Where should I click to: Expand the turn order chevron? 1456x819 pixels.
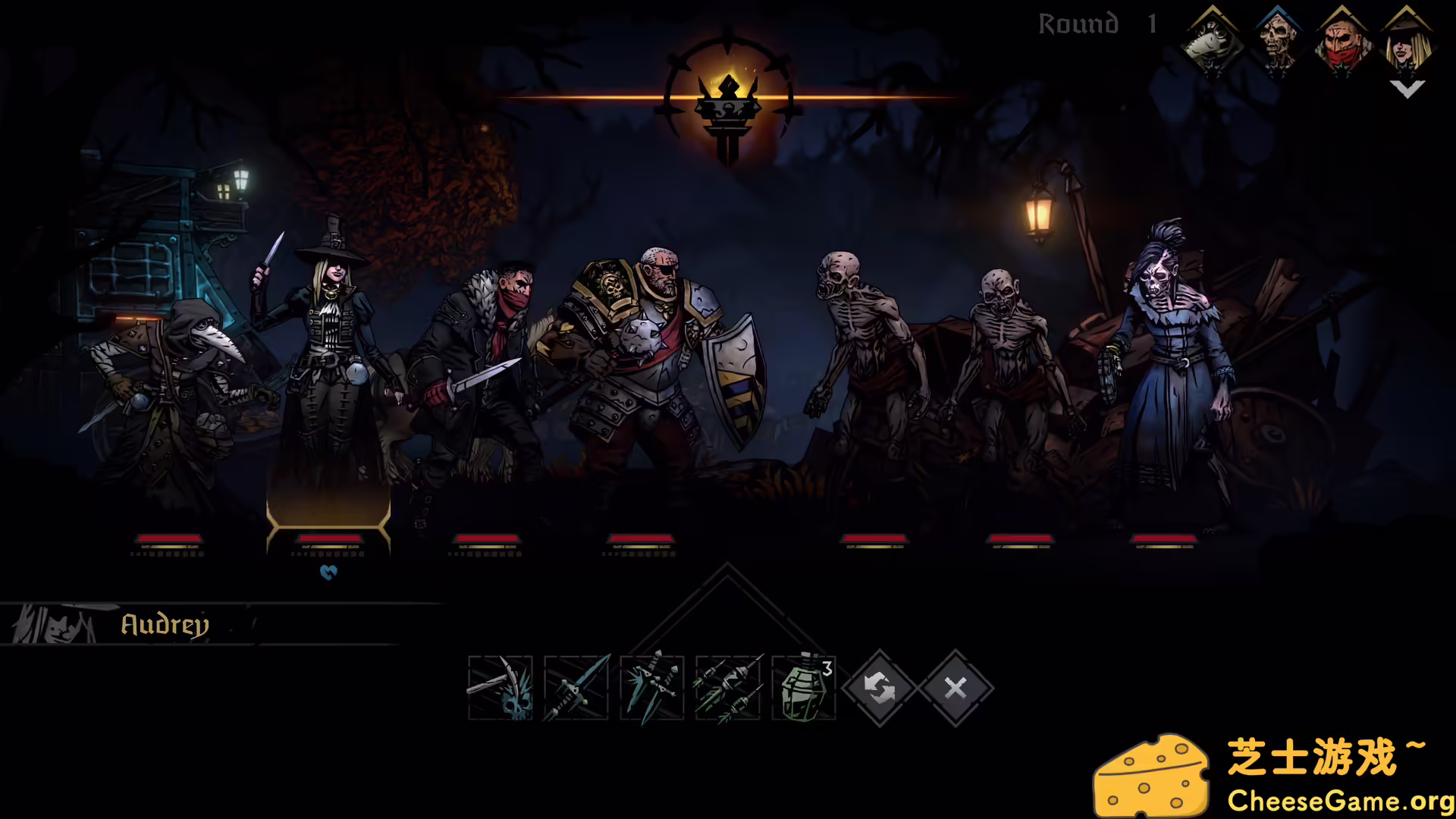[x=1407, y=89]
